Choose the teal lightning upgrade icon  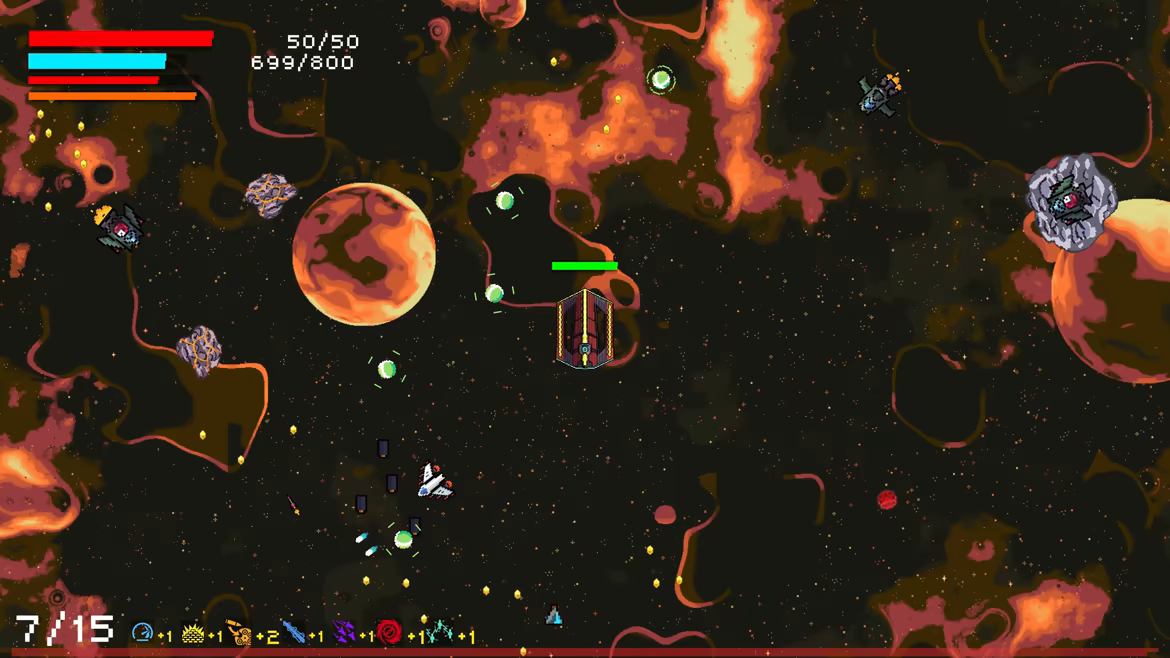pyautogui.click(x=441, y=633)
